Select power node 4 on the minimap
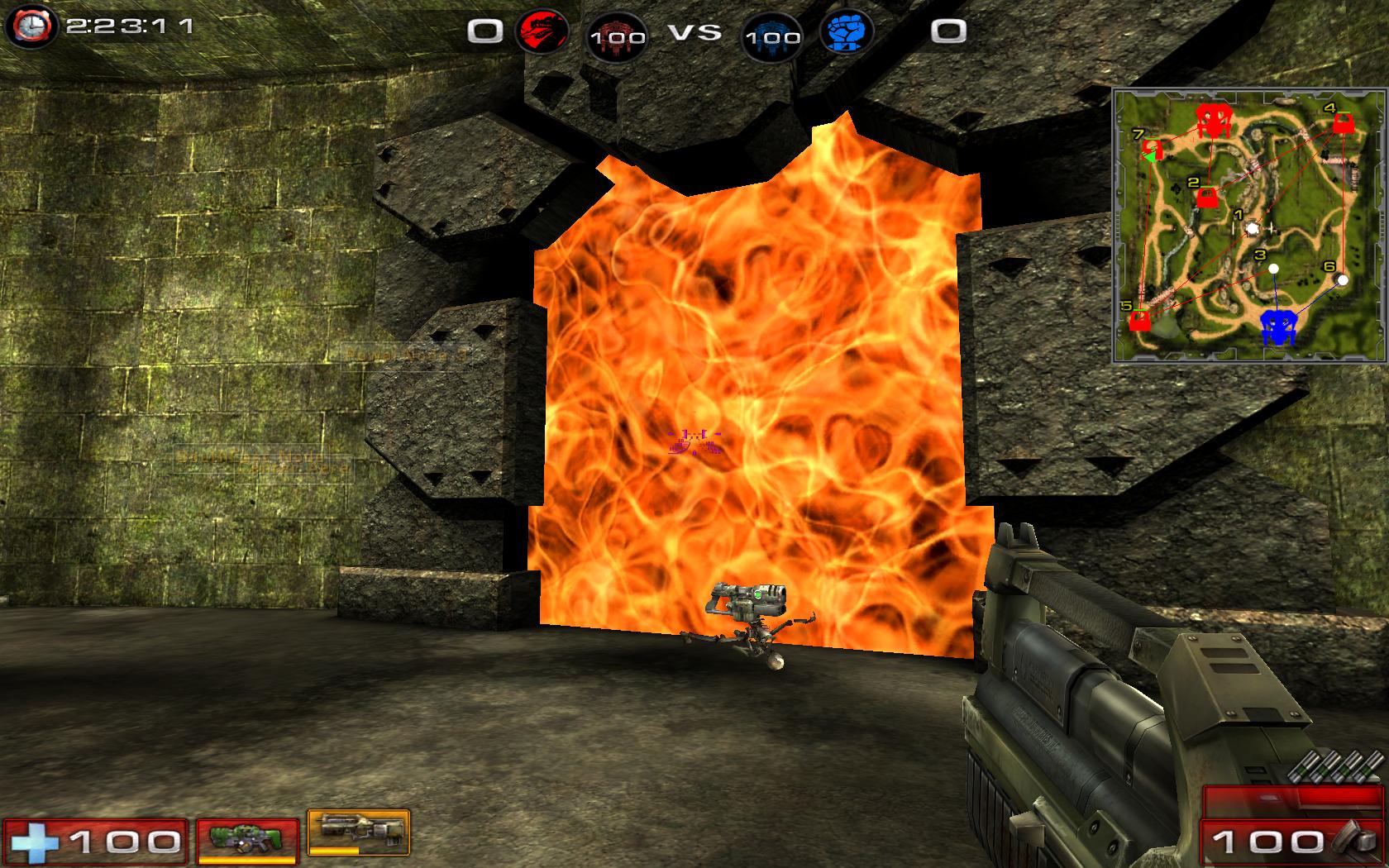1389x868 pixels. [1343, 124]
